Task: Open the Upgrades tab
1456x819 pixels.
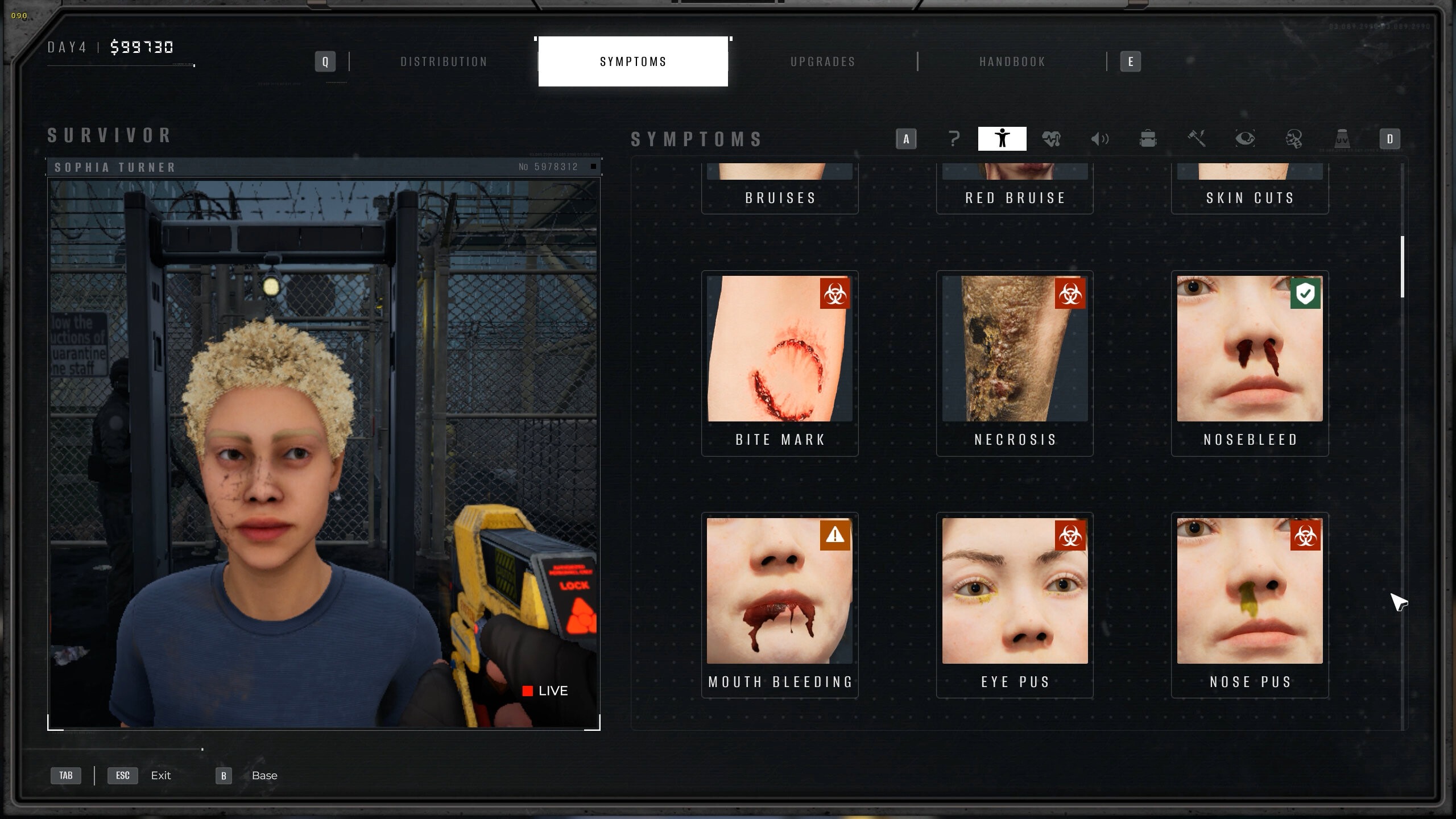Action: [x=822, y=61]
